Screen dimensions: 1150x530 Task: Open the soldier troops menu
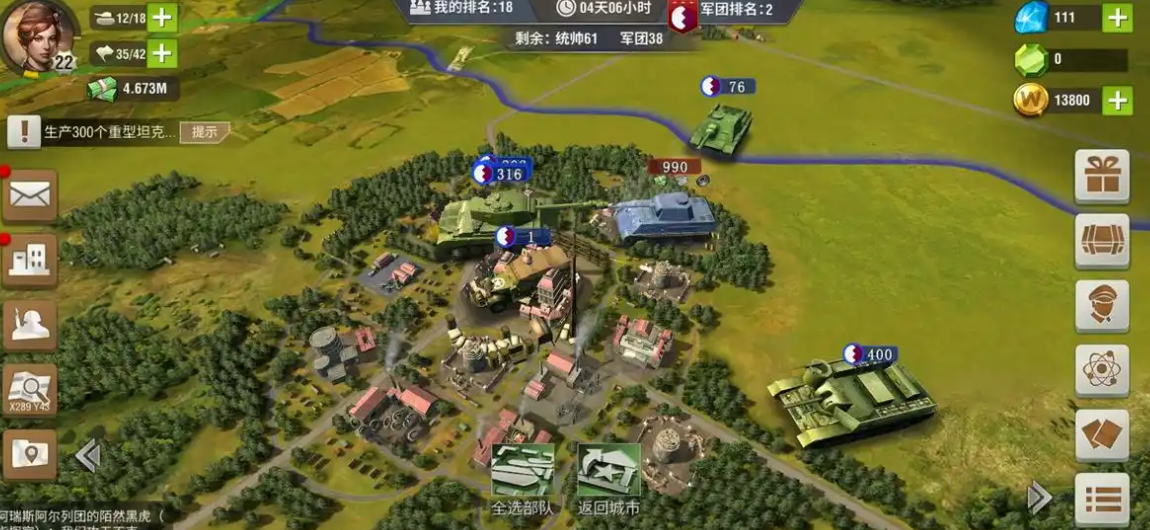(30, 325)
